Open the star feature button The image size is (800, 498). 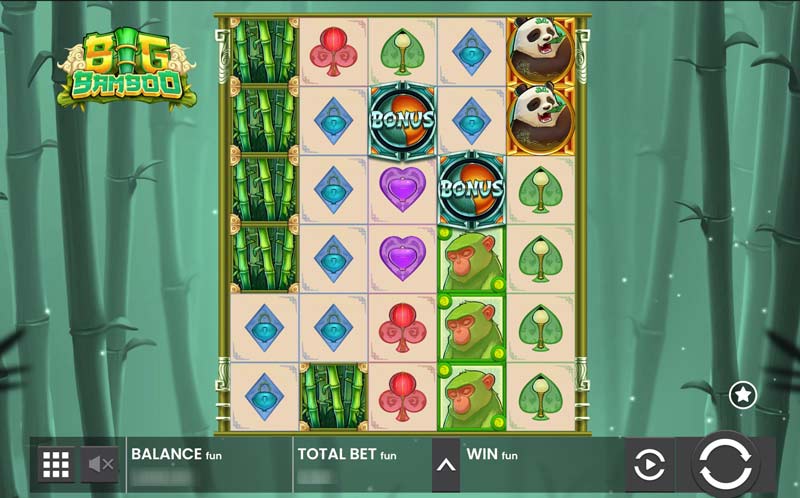tap(742, 395)
